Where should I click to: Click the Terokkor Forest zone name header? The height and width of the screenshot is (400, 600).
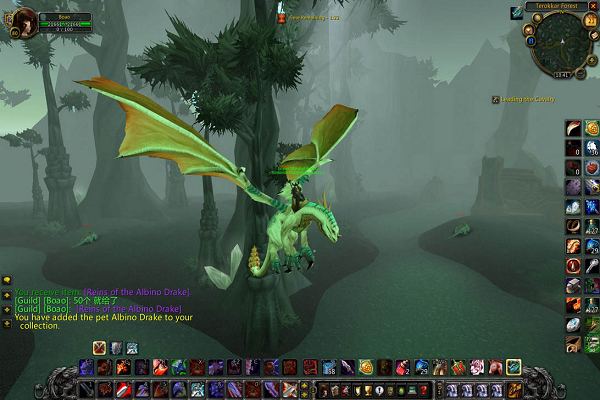point(557,6)
